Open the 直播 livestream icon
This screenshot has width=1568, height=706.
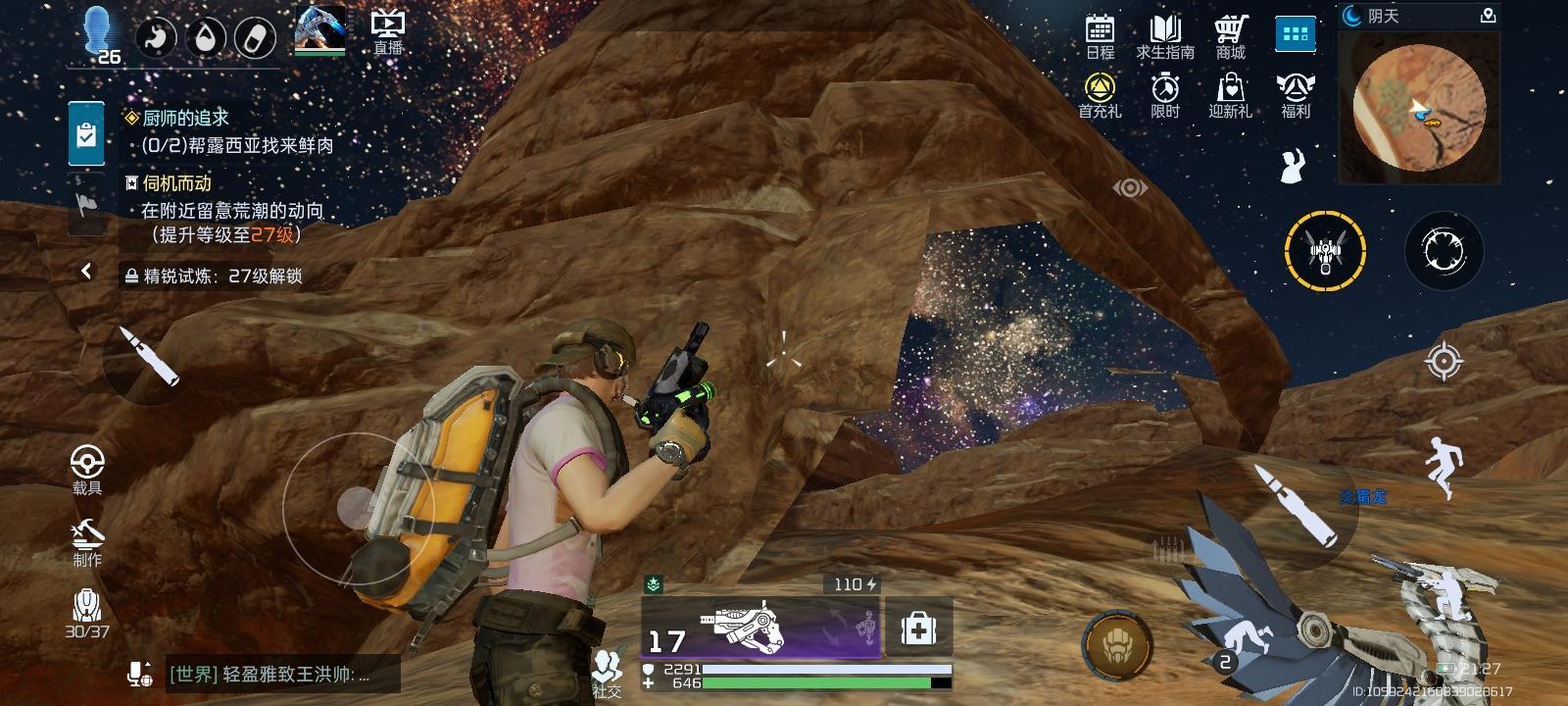point(388,32)
